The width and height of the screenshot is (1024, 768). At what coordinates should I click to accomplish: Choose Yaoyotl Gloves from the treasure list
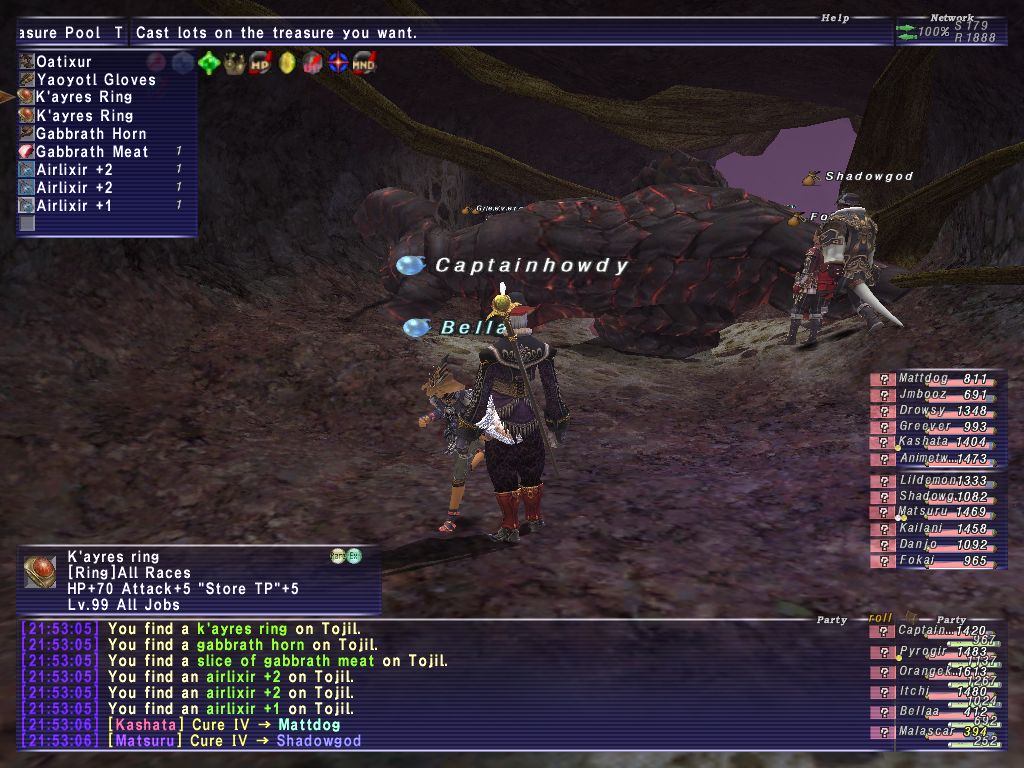tap(95, 79)
